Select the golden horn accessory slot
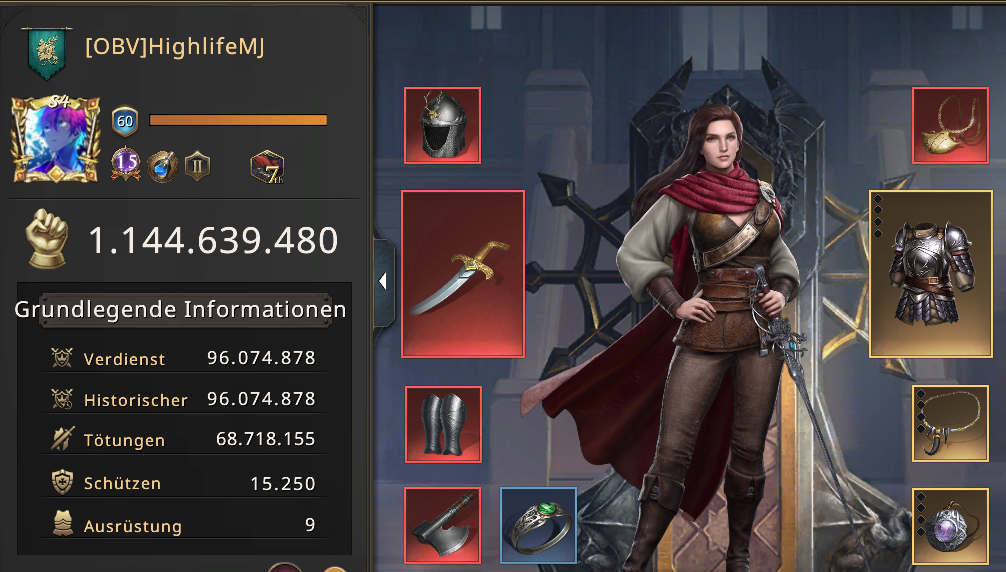 (950, 126)
